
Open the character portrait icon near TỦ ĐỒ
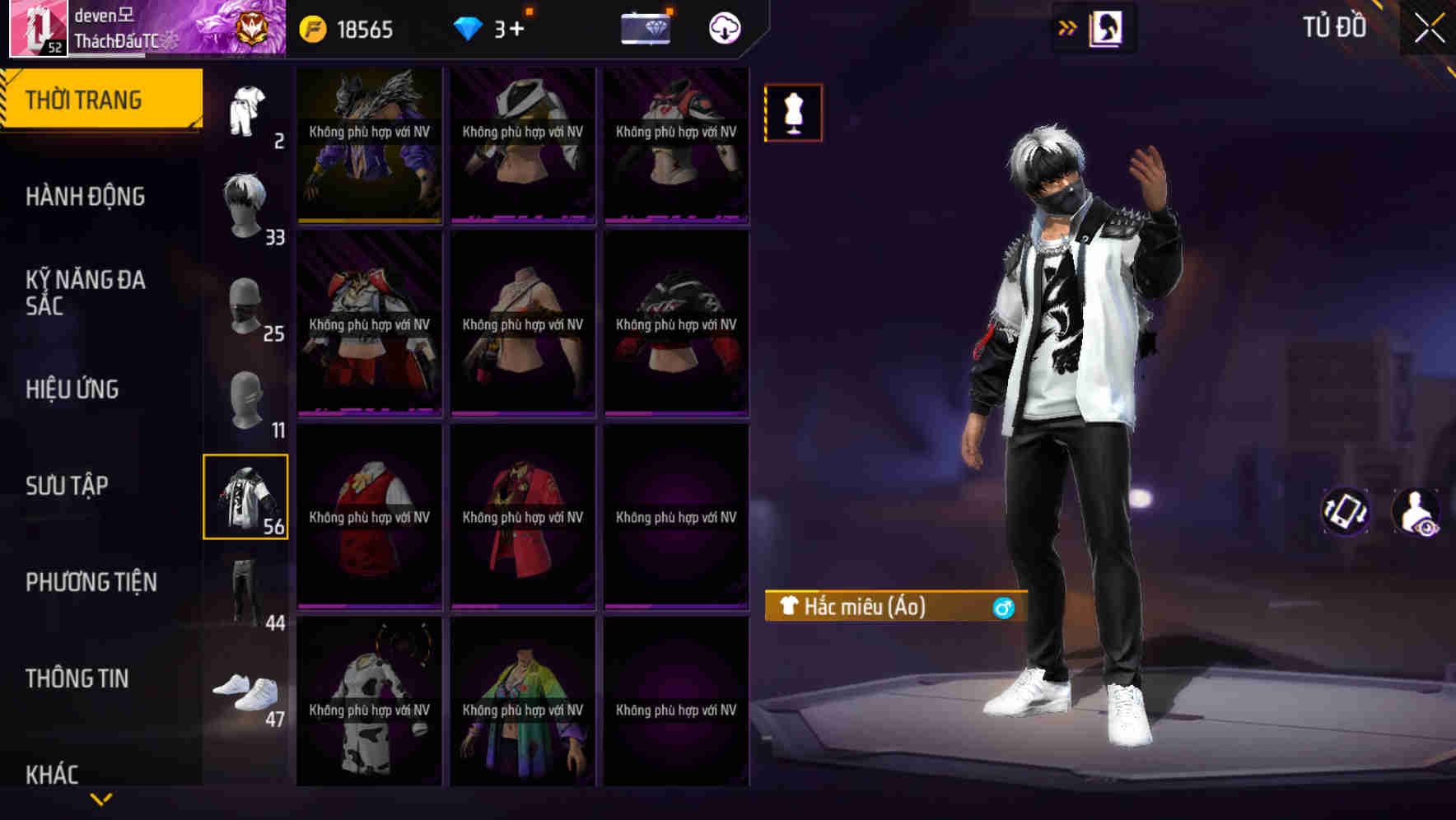1104,27
